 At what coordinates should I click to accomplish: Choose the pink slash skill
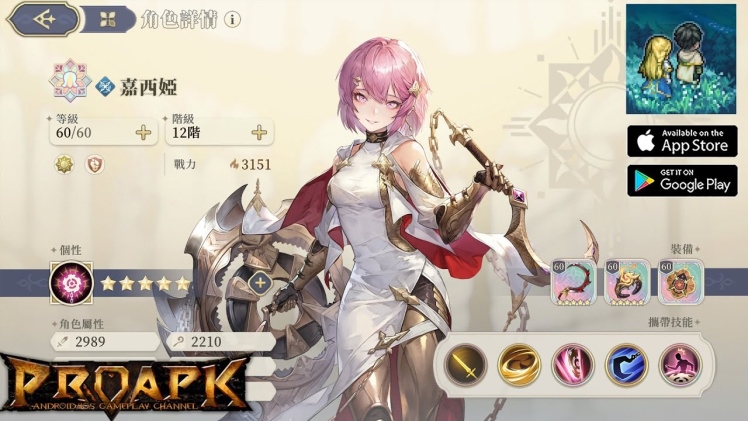coord(574,365)
